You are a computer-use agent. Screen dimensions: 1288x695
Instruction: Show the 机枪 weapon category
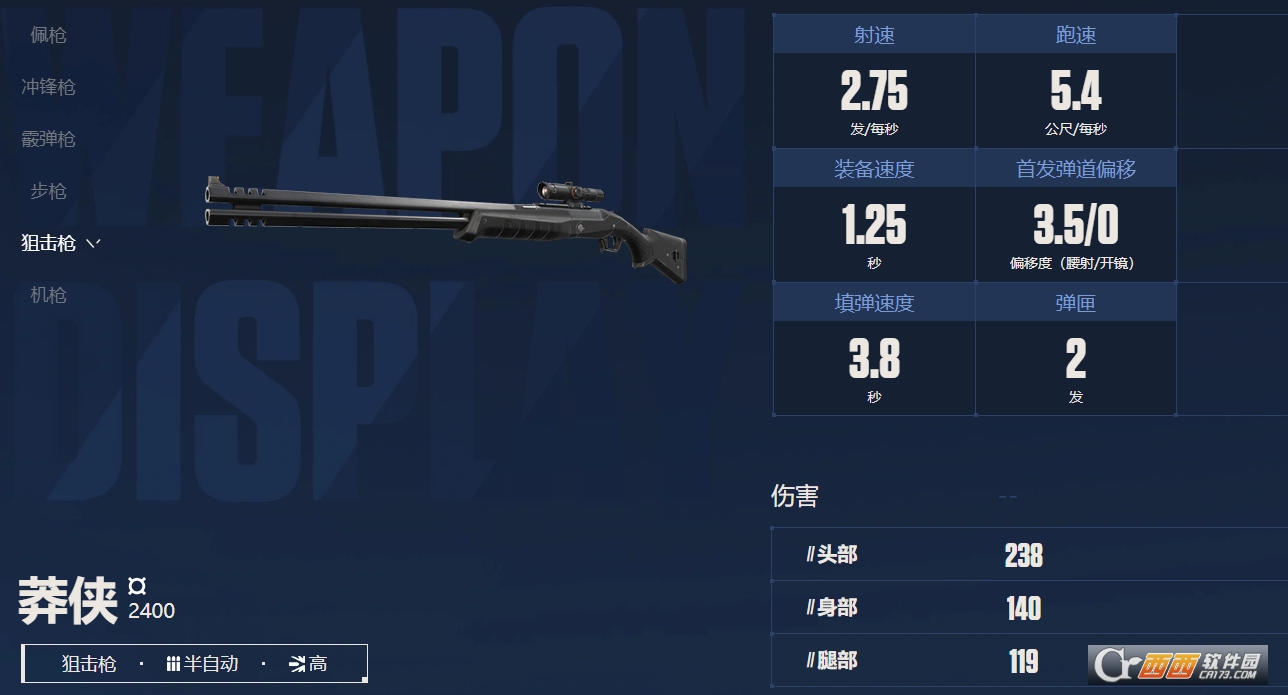coord(48,295)
